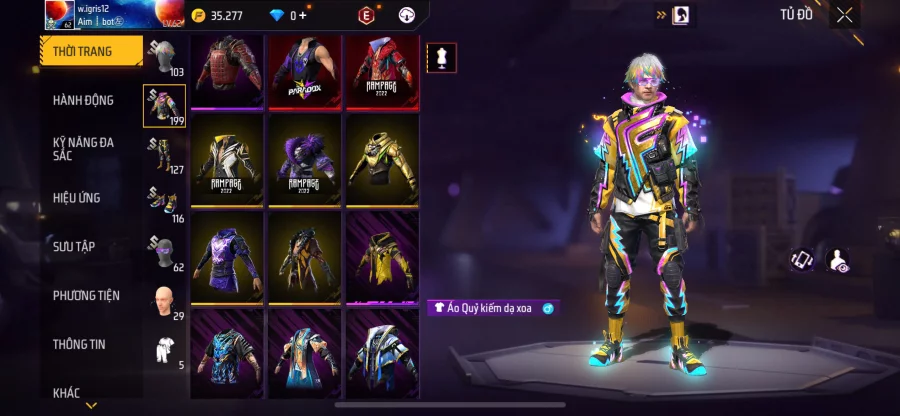Open the shoes category showing 116 items
This screenshot has height=416, width=900.
pyautogui.click(x=164, y=203)
